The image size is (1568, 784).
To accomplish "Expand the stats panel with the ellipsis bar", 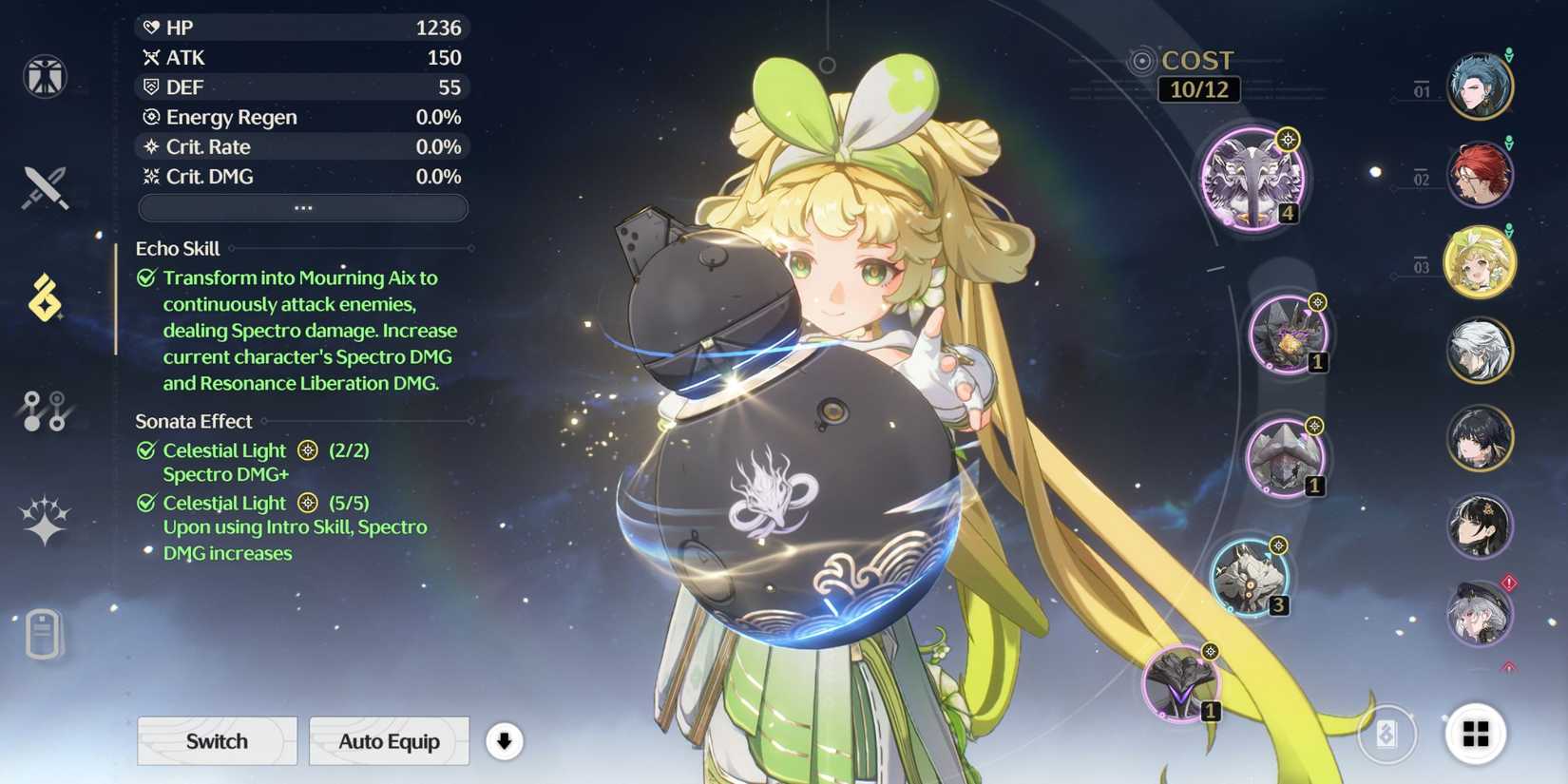I will 302,207.
